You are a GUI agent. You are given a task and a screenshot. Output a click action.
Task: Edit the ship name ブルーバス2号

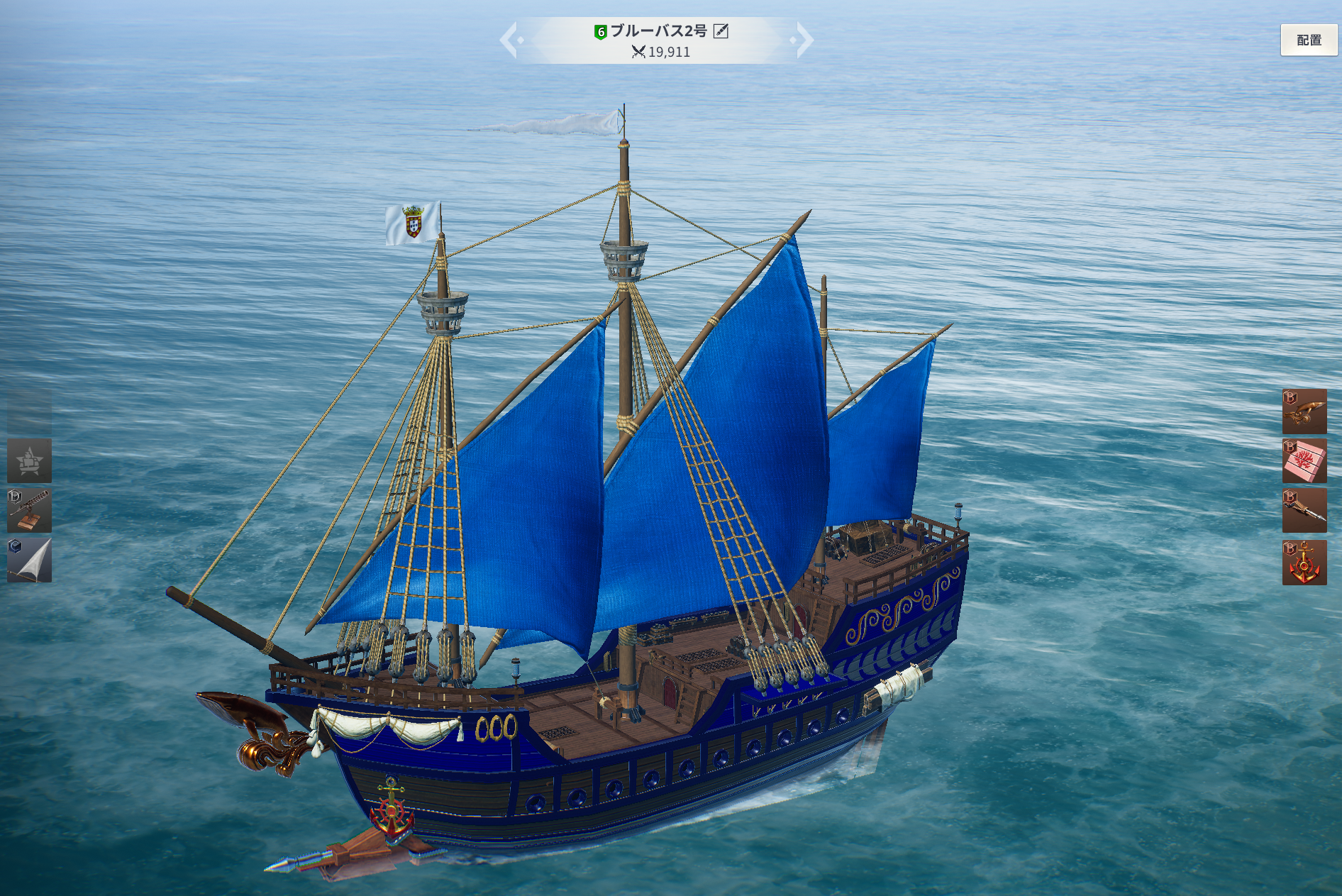tap(721, 31)
